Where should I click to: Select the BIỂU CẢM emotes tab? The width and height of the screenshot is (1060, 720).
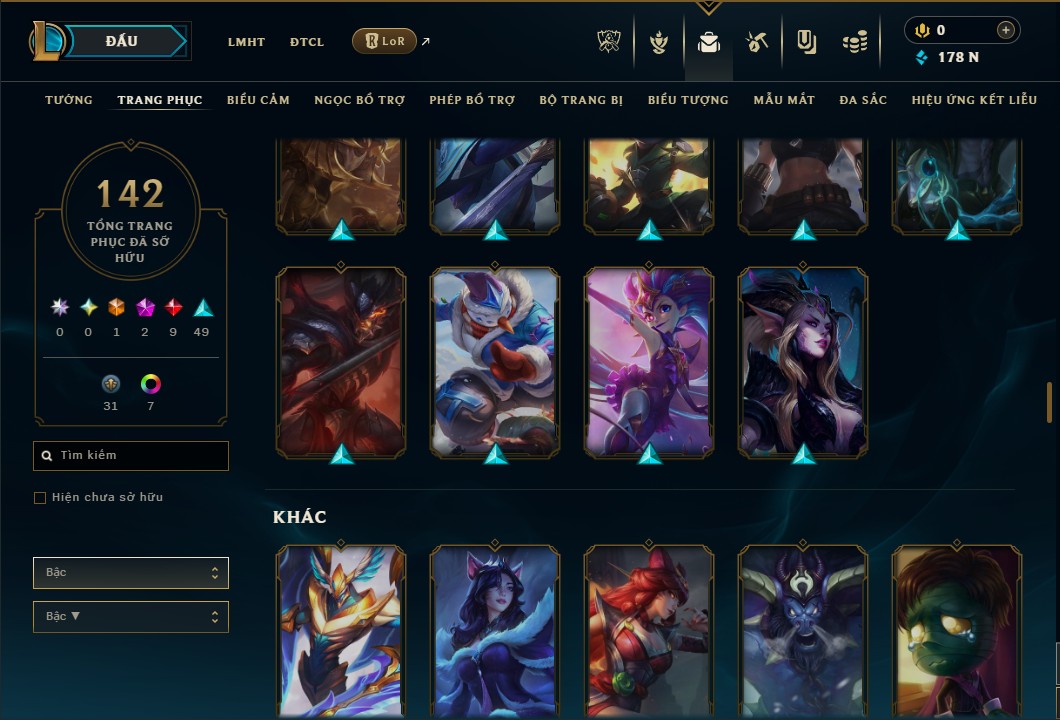coord(258,100)
